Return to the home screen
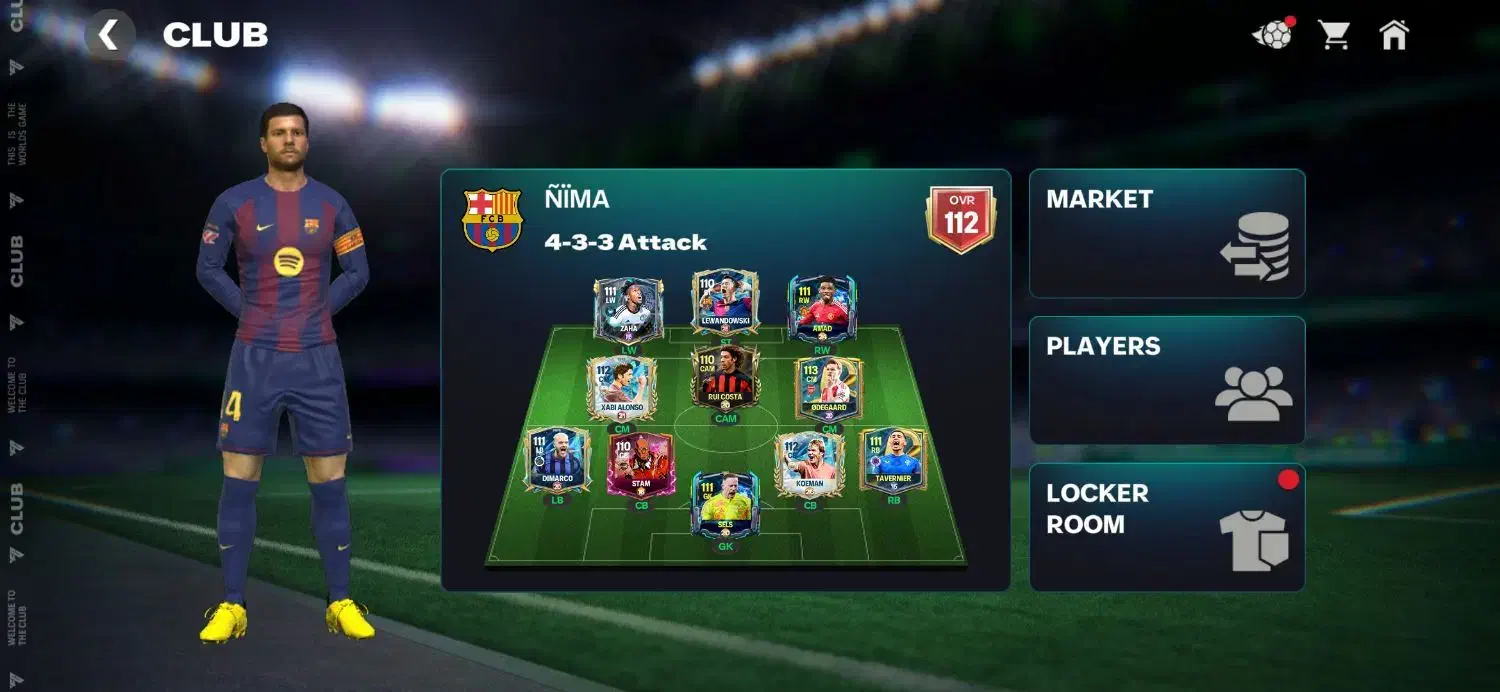This screenshot has width=1500, height=692. click(1393, 35)
